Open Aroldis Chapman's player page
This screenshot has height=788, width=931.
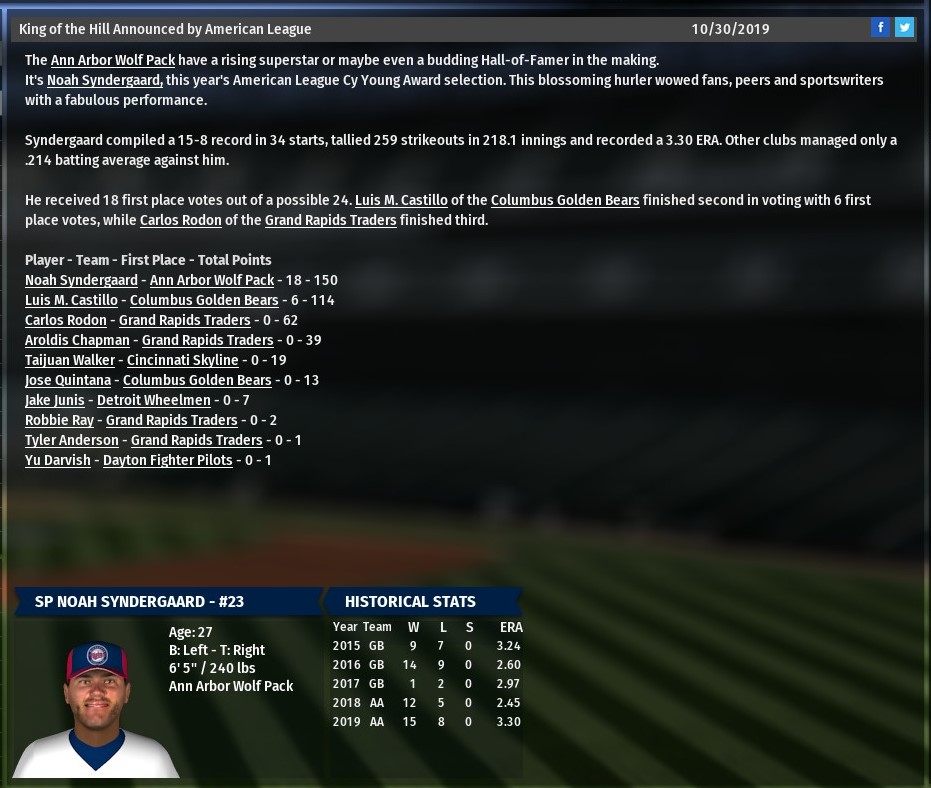(77, 340)
